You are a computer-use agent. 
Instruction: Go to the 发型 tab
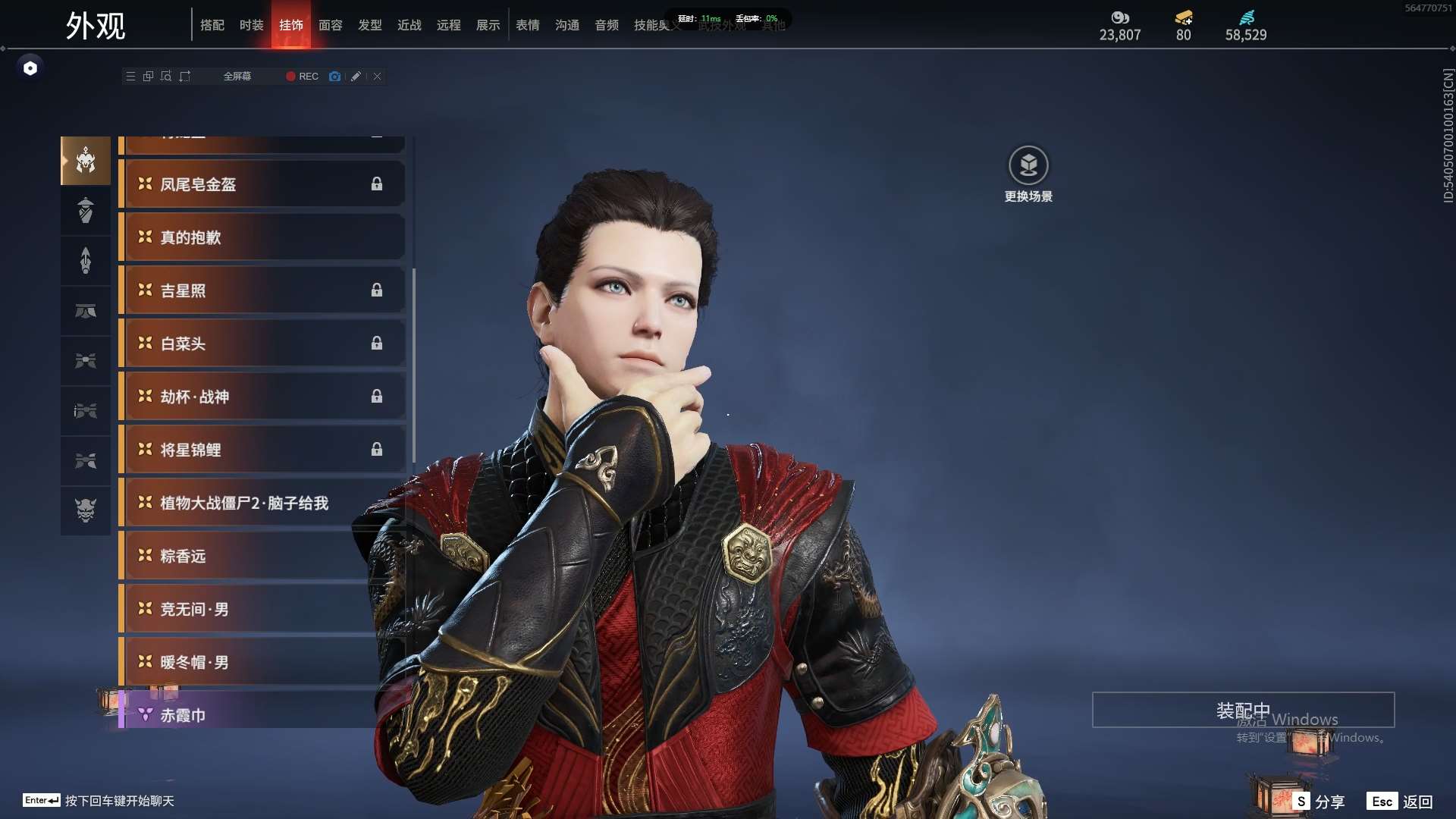(369, 26)
